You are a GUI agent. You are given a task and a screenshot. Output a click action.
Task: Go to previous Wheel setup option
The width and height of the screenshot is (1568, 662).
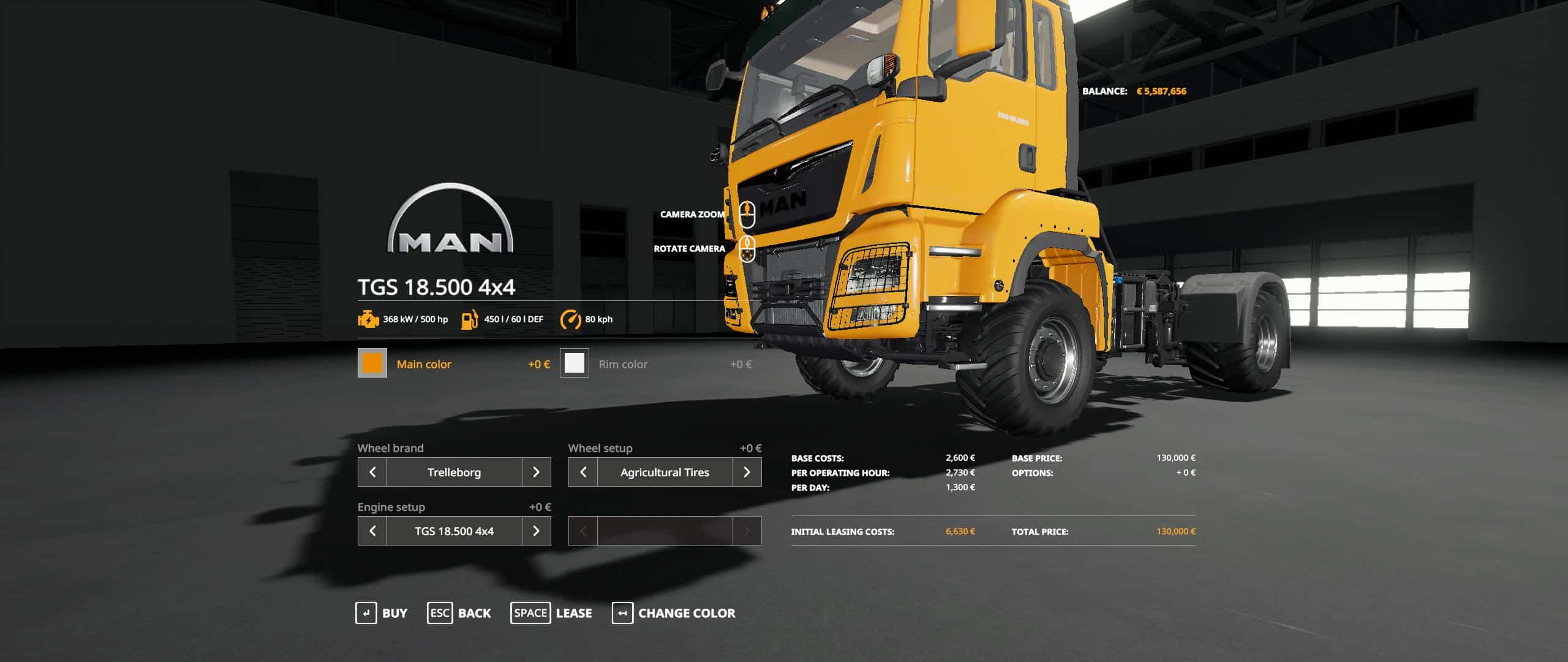click(583, 472)
